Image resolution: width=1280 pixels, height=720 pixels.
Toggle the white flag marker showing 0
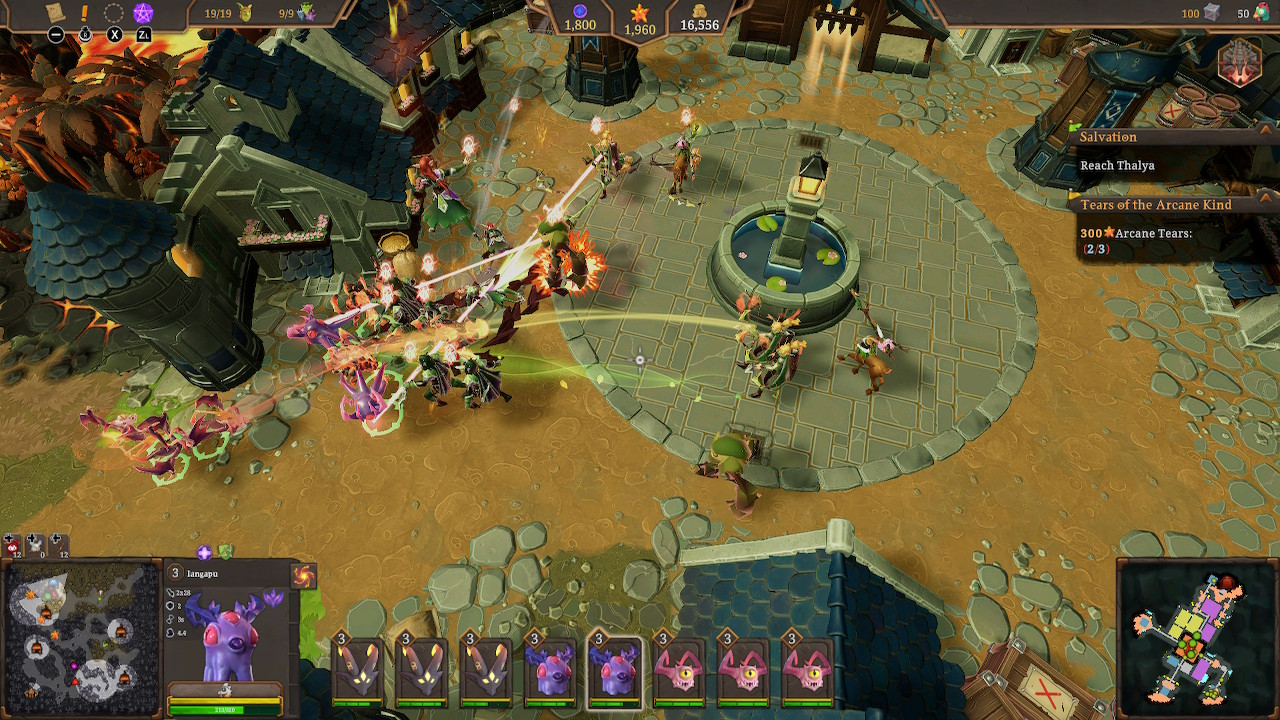tap(35, 546)
